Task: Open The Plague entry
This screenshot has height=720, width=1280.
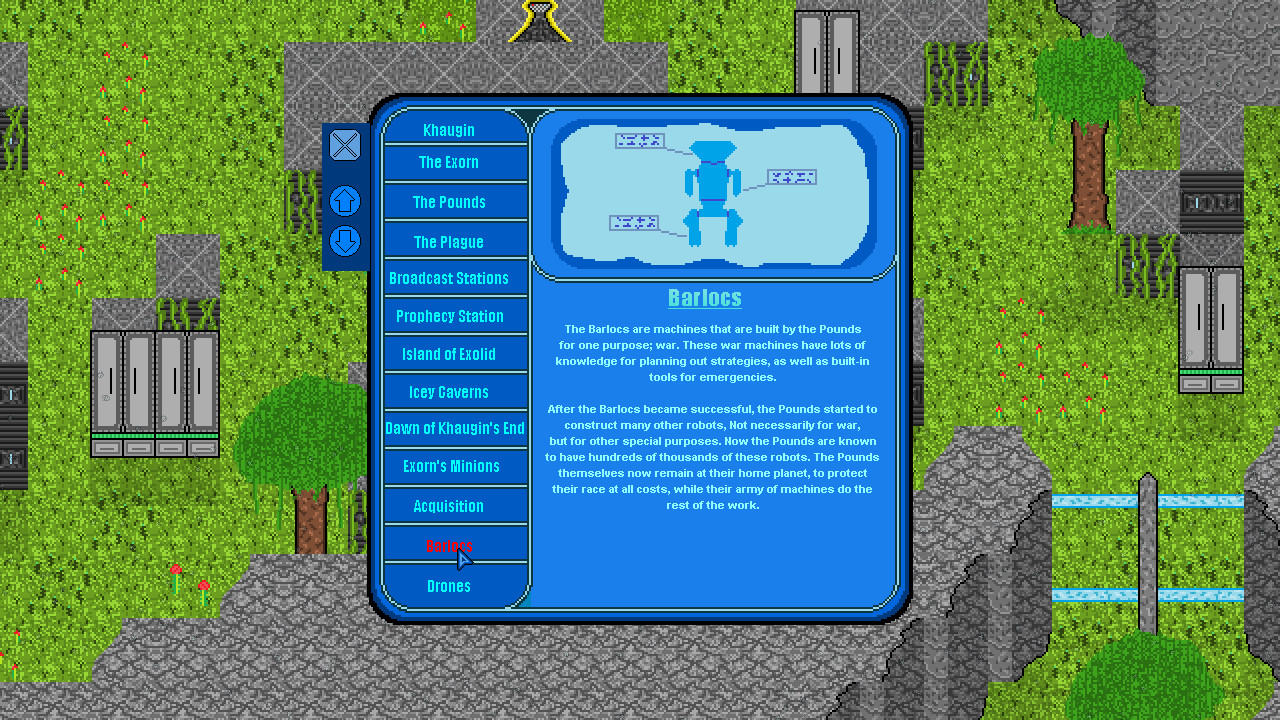Action: (x=448, y=241)
